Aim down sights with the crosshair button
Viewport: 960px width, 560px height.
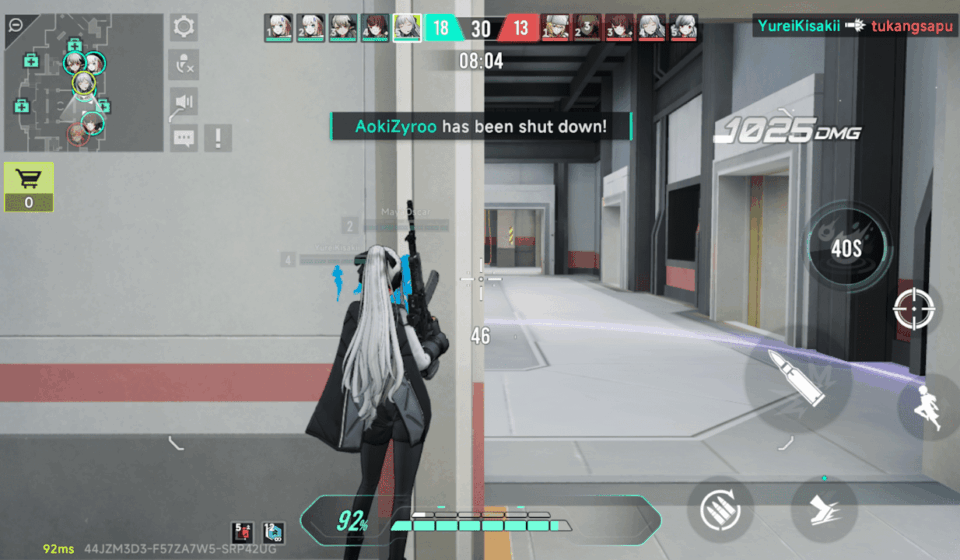tap(912, 309)
